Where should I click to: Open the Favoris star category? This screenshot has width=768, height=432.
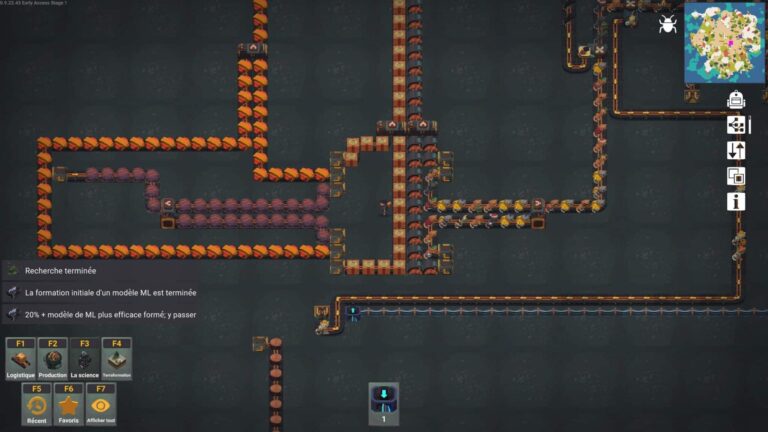pos(68,405)
